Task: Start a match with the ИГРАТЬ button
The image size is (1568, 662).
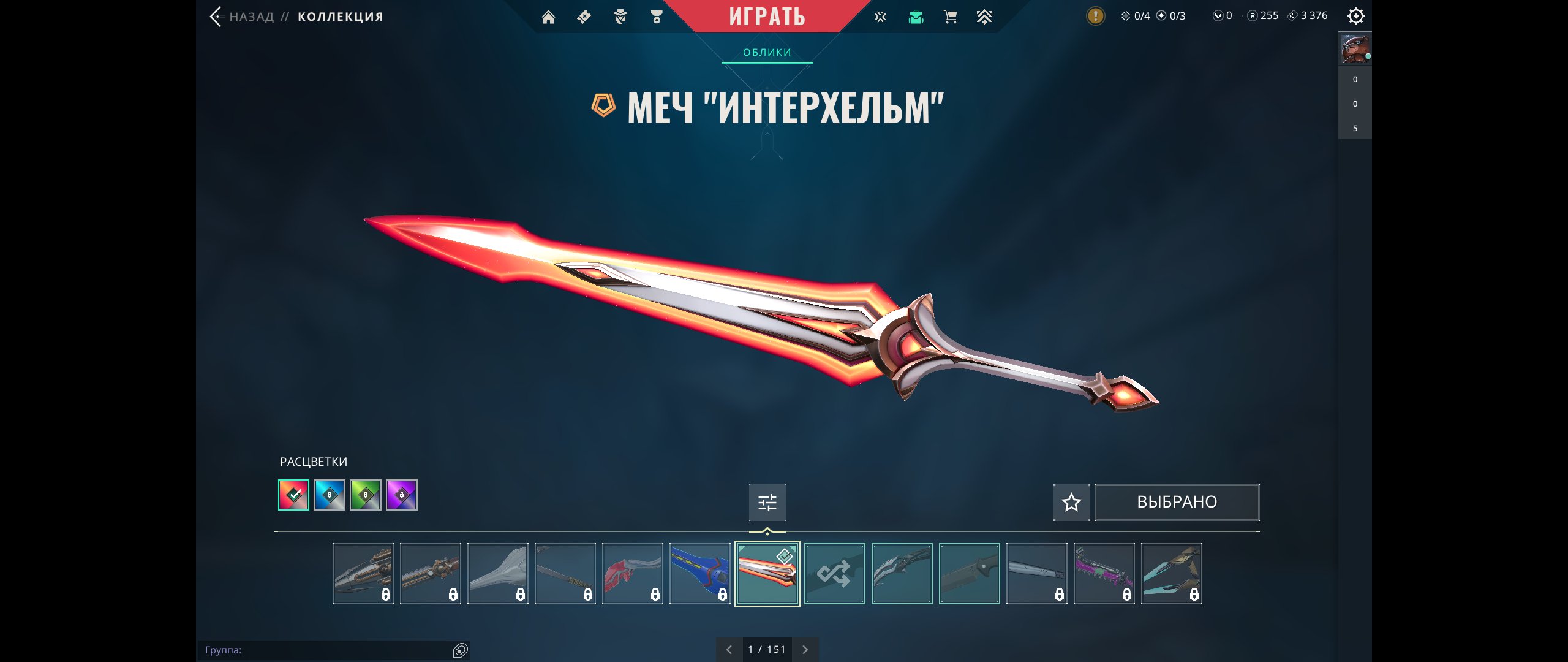Action: [767, 17]
